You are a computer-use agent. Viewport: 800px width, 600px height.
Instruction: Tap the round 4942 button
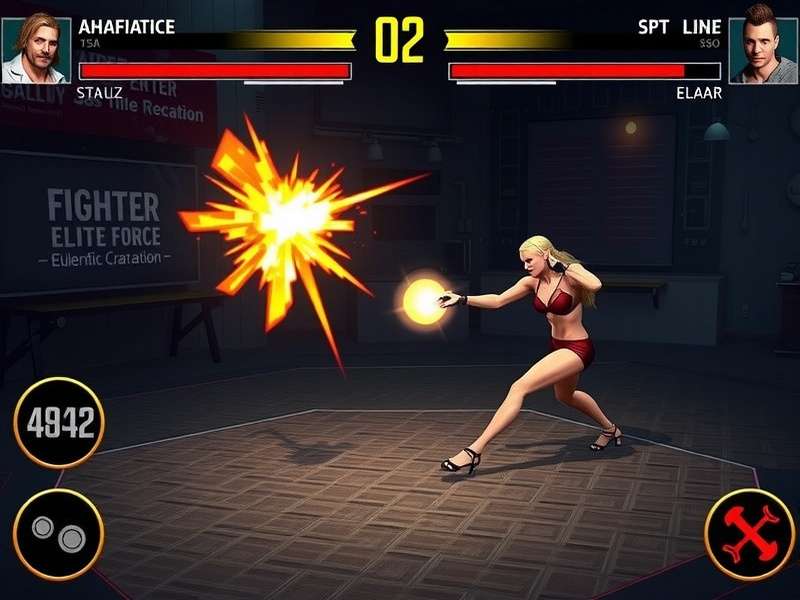59,423
